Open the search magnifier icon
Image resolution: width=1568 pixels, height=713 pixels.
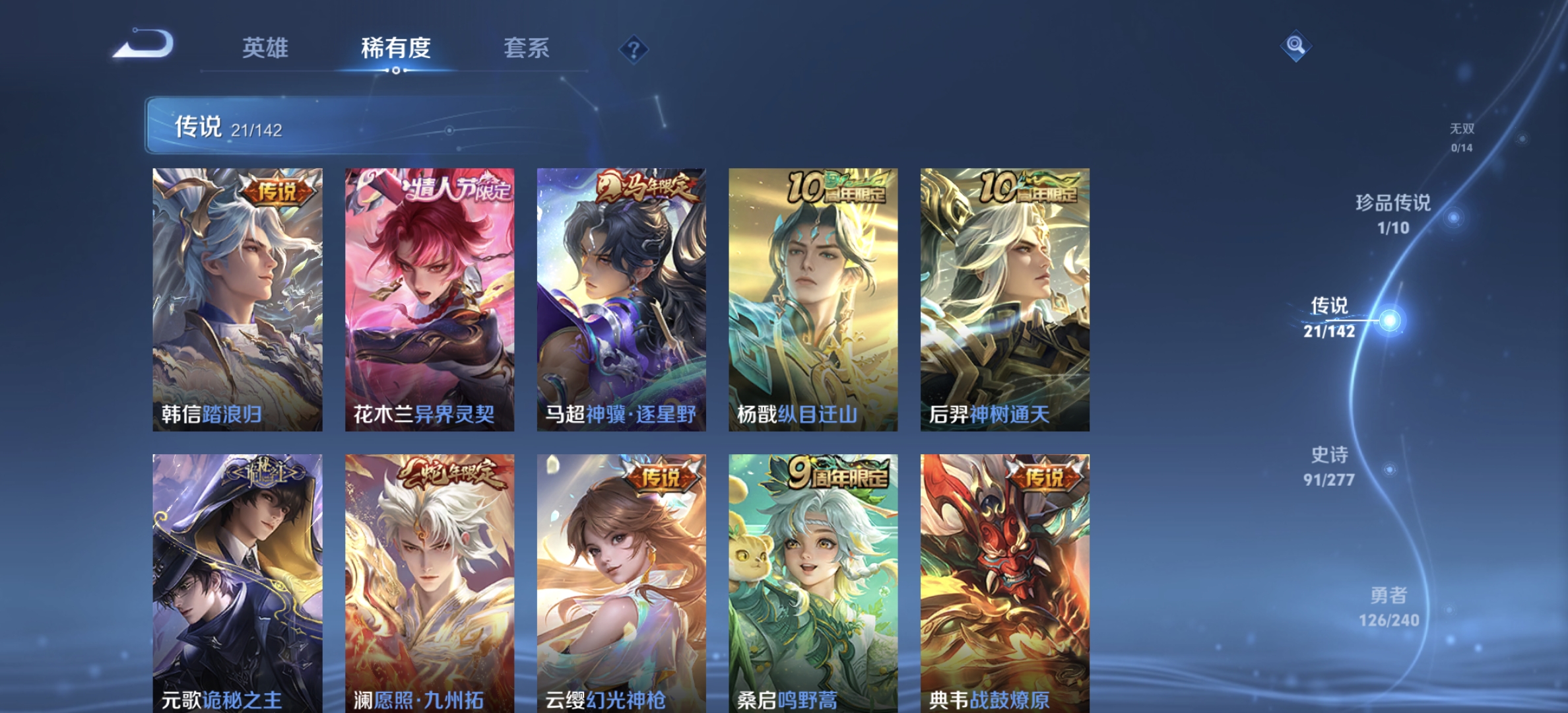click(1295, 46)
